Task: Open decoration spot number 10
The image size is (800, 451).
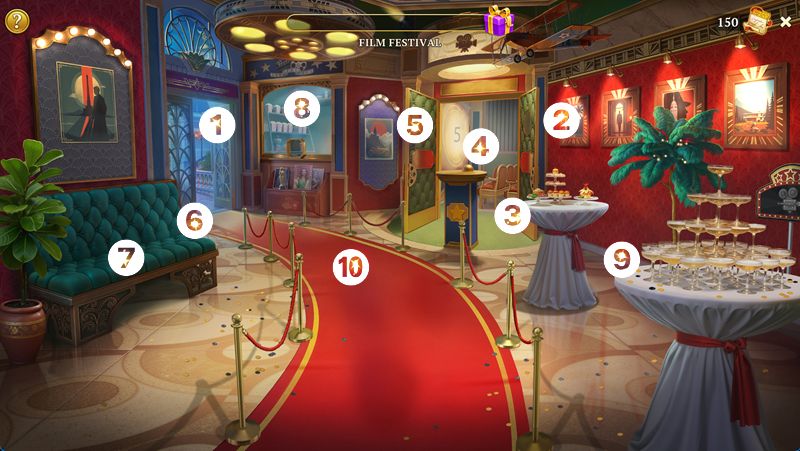Action: click(x=350, y=266)
